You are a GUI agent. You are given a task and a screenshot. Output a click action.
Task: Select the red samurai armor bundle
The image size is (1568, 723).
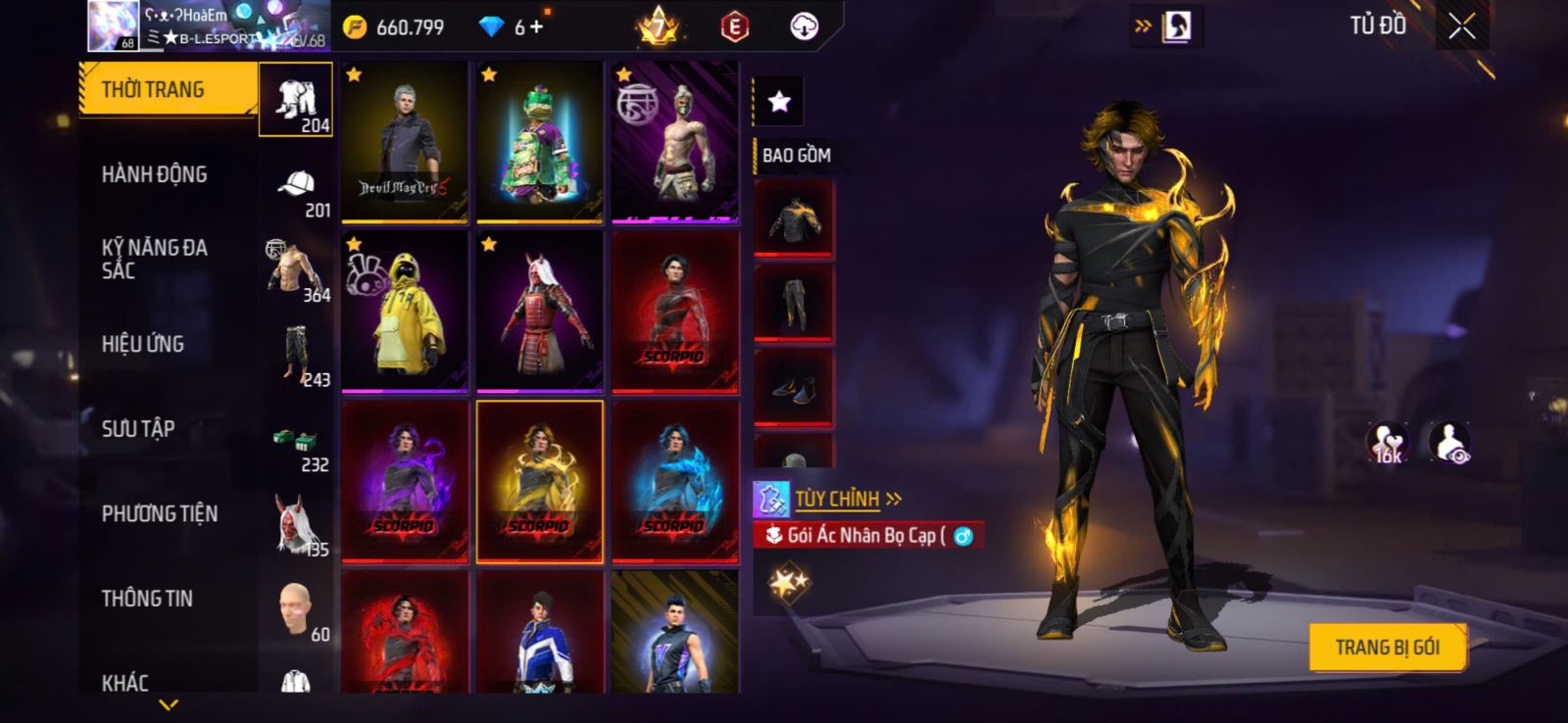[x=539, y=312]
